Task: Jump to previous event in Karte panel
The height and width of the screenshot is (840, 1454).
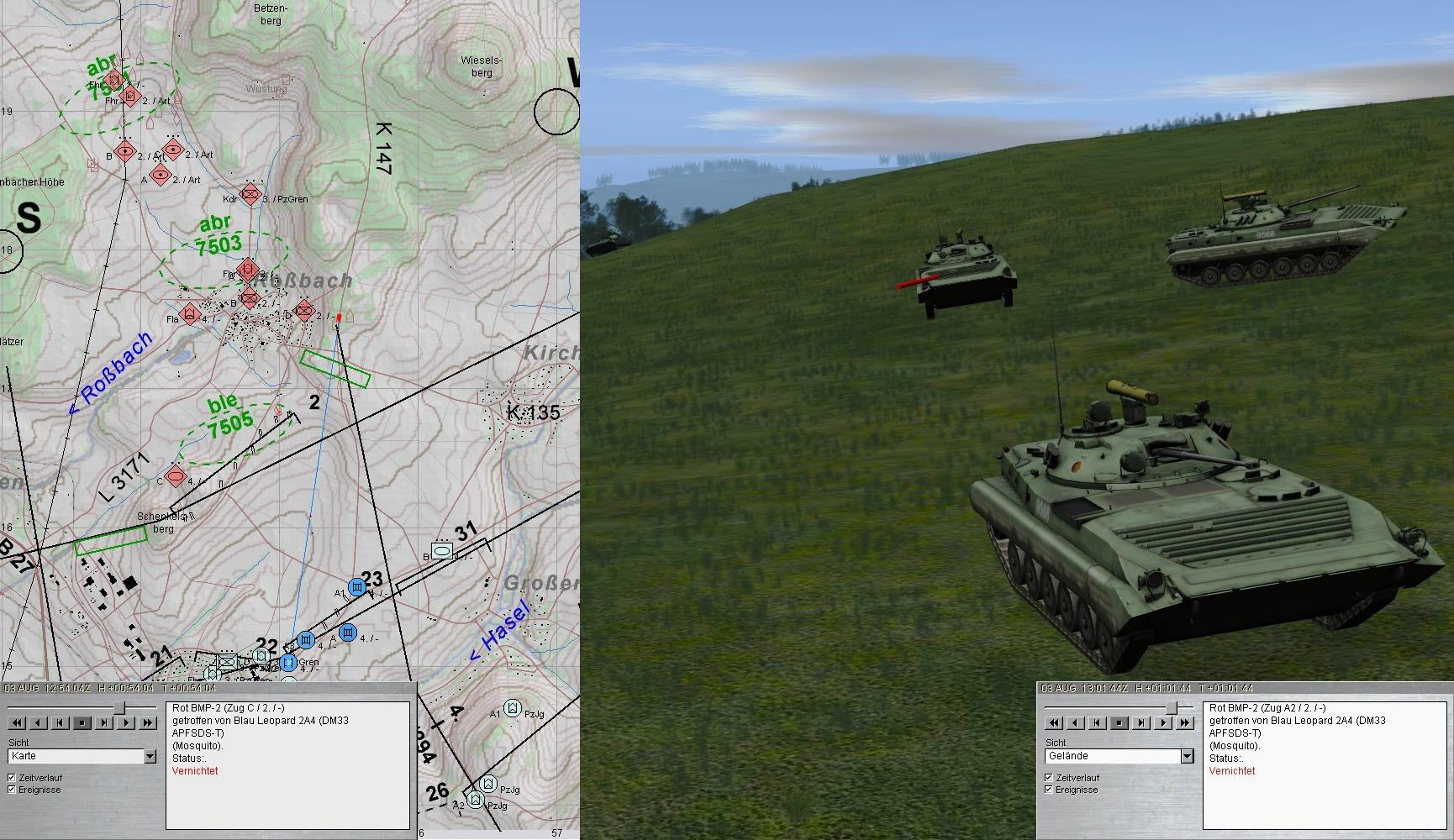Action: [60, 722]
